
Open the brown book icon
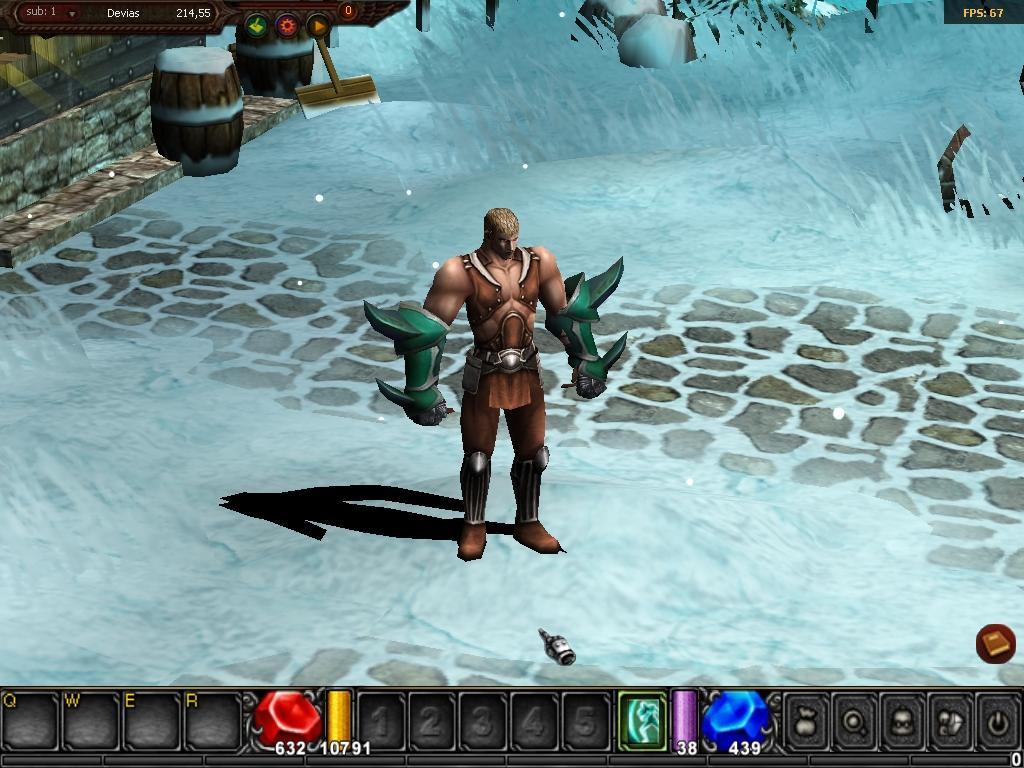995,643
